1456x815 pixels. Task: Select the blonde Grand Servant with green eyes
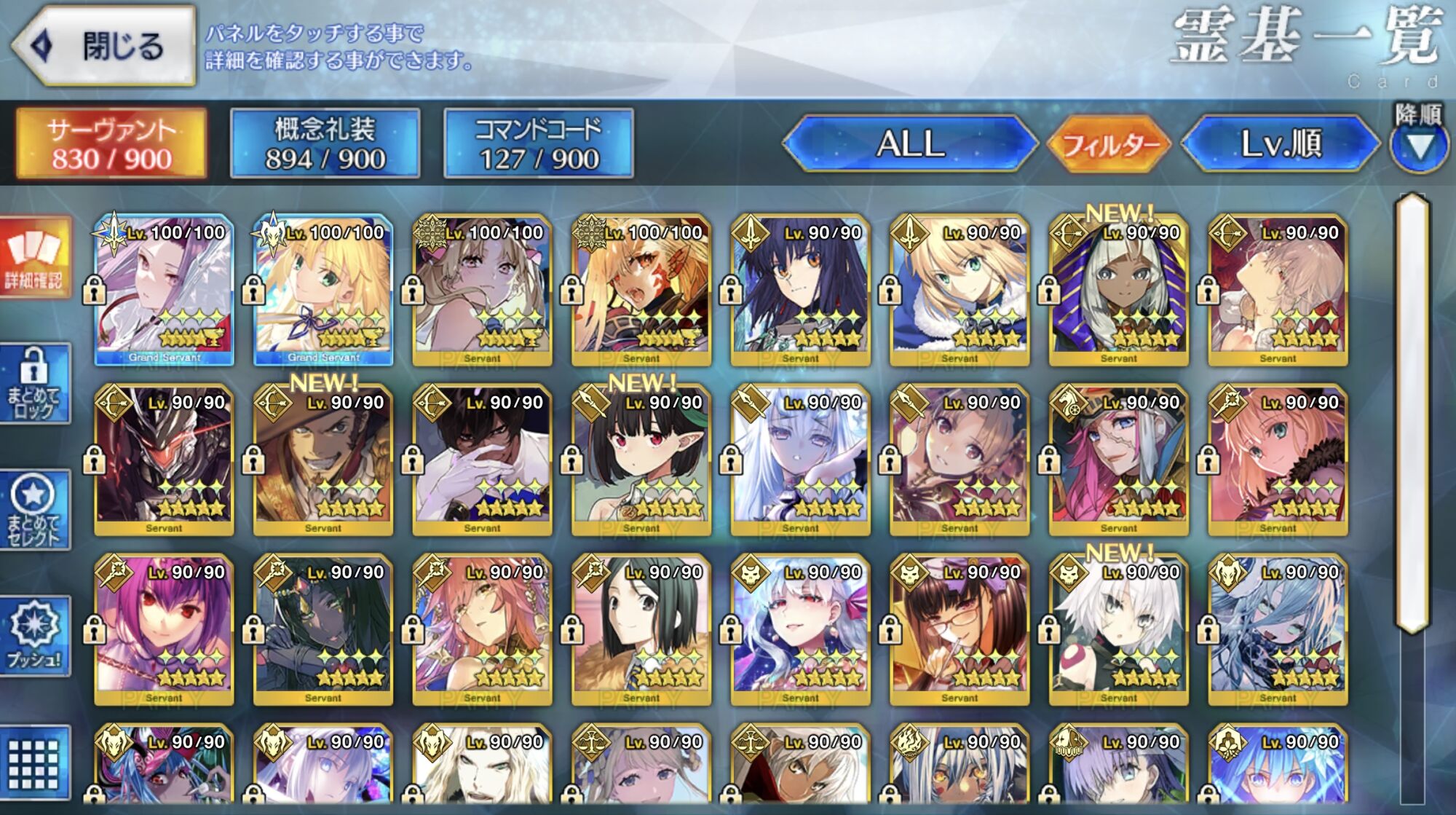click(323, 291)
